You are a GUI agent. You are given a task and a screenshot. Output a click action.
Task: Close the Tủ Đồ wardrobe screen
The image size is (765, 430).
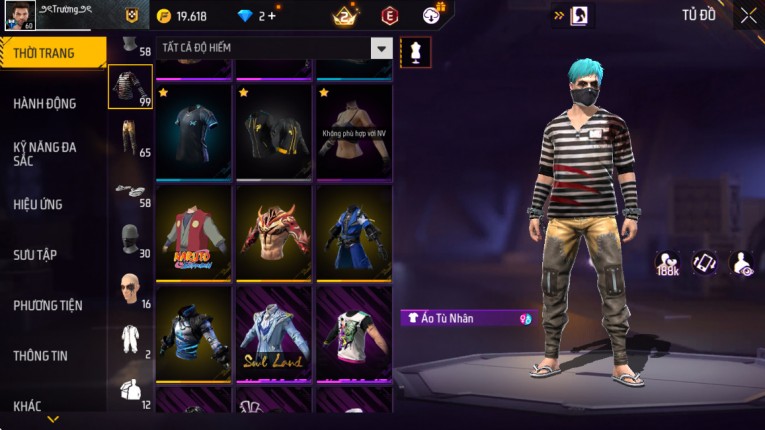[x=748, y=15]
